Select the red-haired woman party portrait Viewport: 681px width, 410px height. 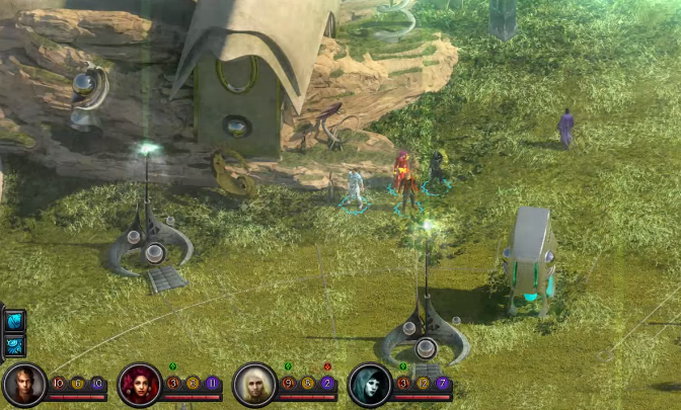[139, 384]
